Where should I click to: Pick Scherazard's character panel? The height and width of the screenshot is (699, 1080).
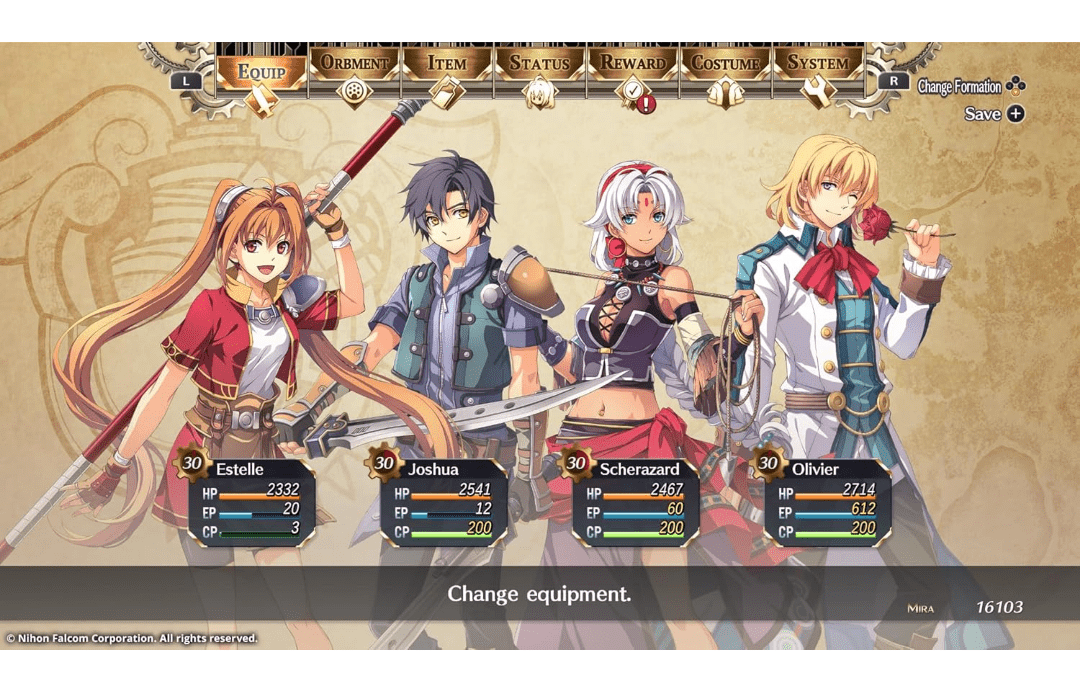(x=636, y=501)
